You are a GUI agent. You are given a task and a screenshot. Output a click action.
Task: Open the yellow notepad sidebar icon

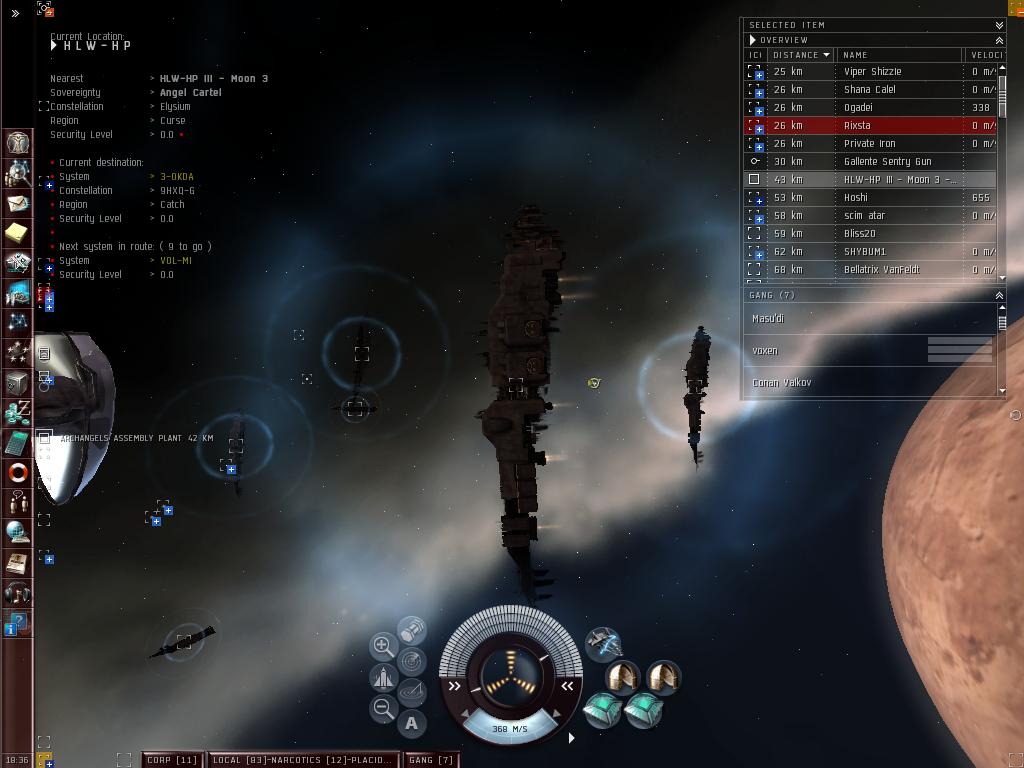pos(17,233)
